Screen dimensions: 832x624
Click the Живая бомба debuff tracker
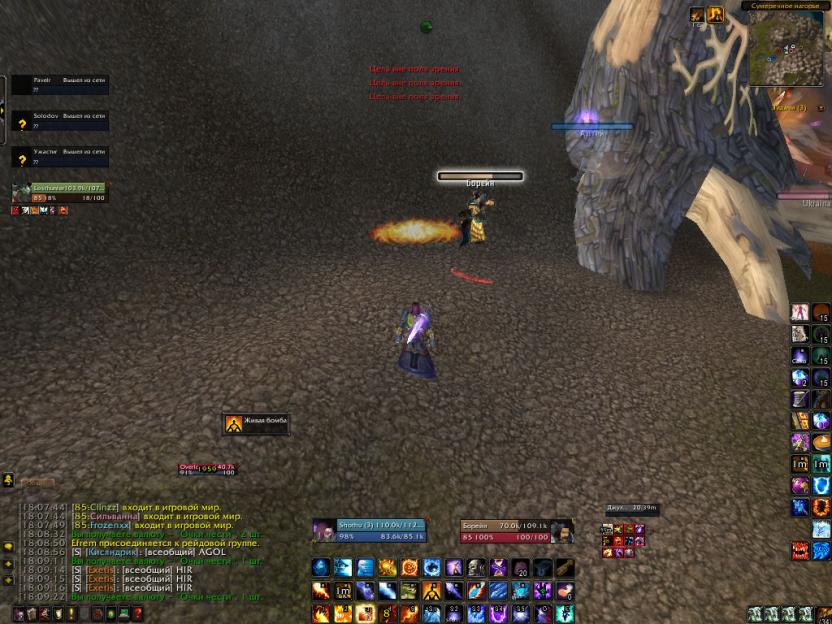256,424
